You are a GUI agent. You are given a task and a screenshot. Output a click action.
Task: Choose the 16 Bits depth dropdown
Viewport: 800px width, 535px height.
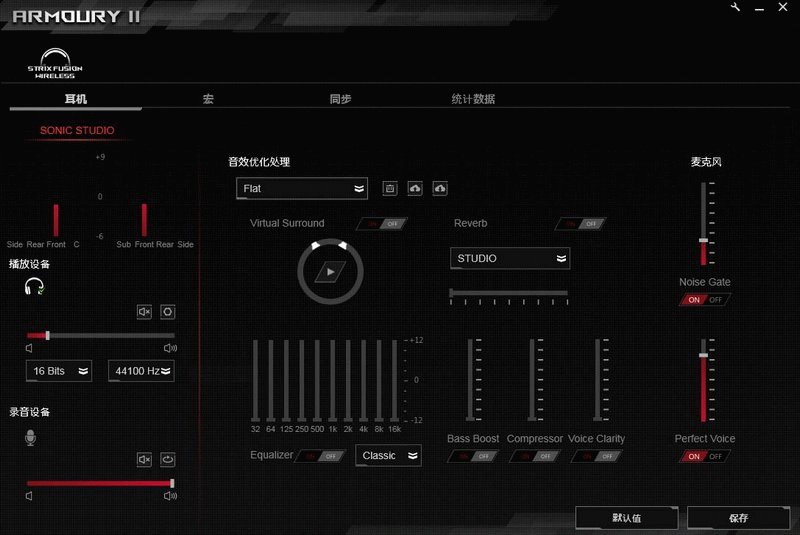coord(59,371)
